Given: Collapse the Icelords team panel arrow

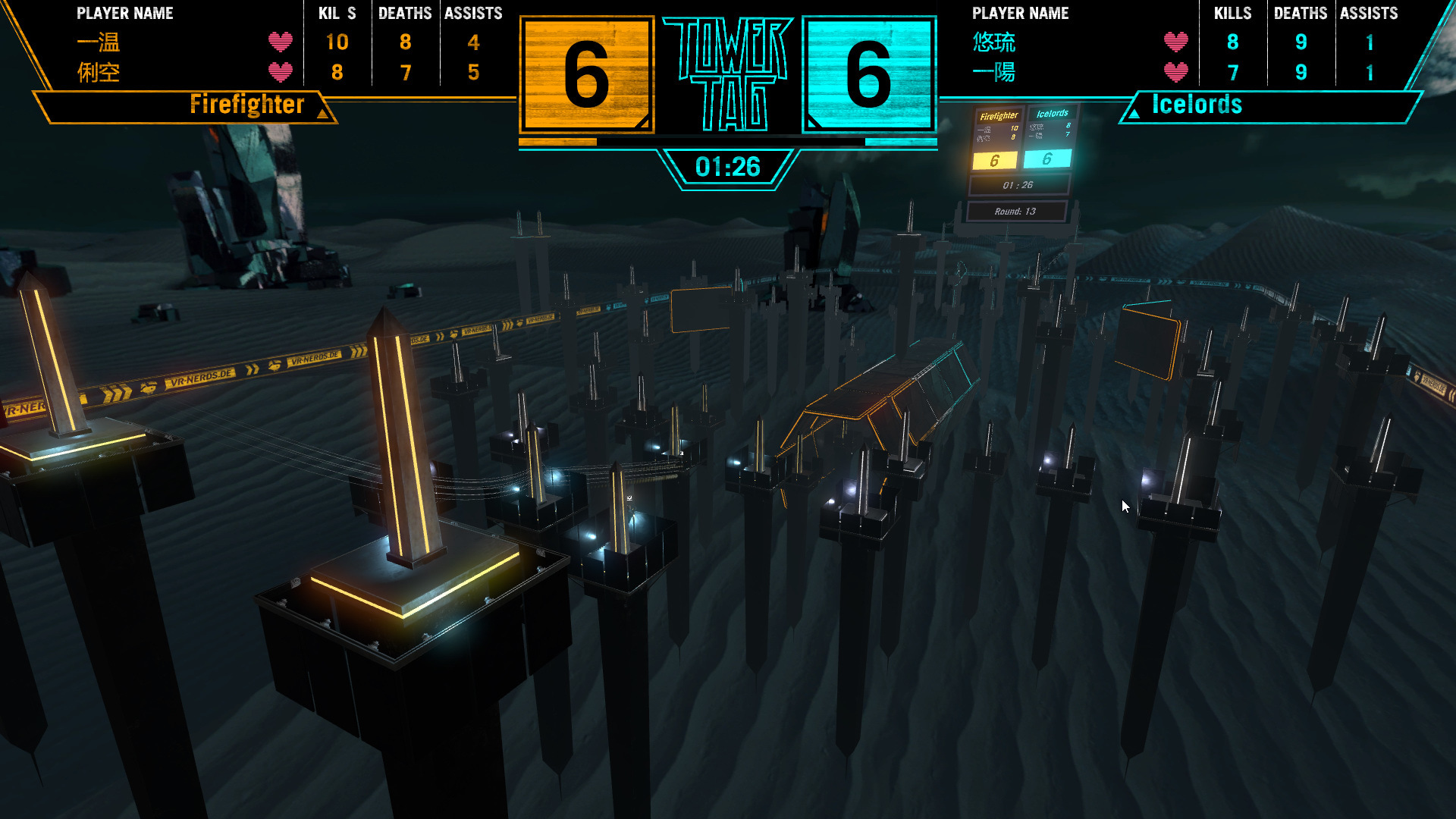Looking at the screenshot, I should tap(1134, 114).
